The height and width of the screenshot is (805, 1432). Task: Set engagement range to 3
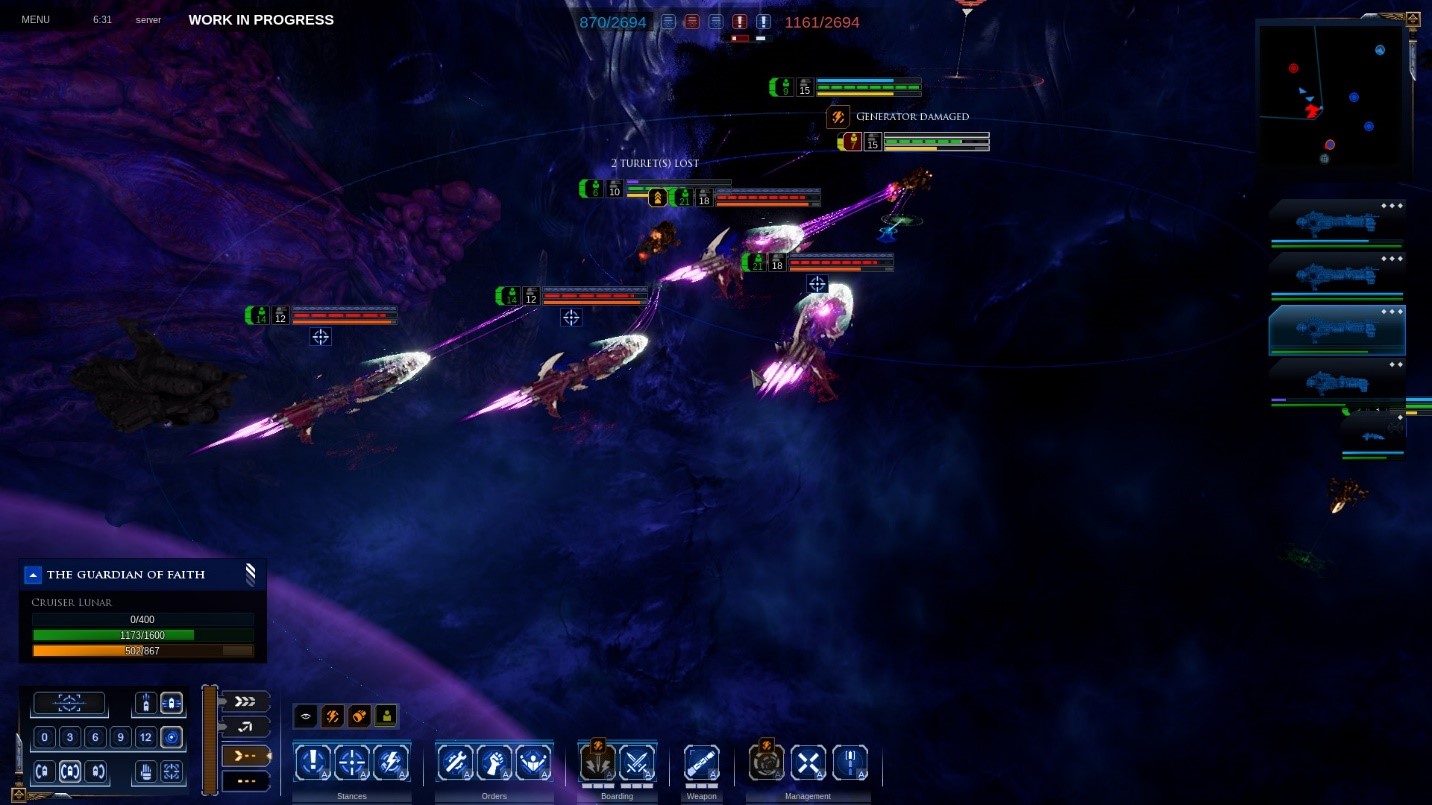[x=69, y=738]
